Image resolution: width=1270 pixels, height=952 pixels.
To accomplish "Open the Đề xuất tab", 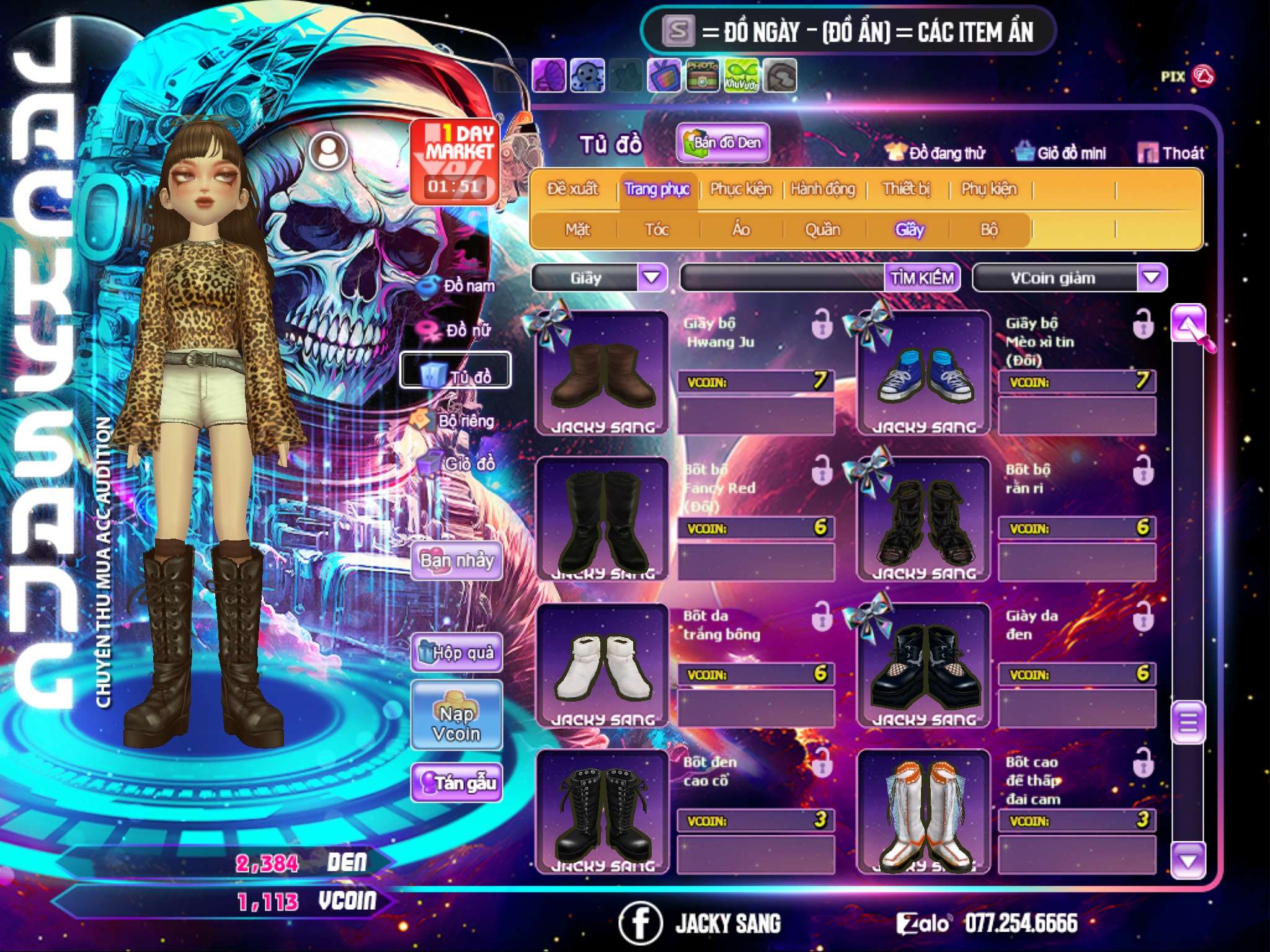I will pos(572,189).
